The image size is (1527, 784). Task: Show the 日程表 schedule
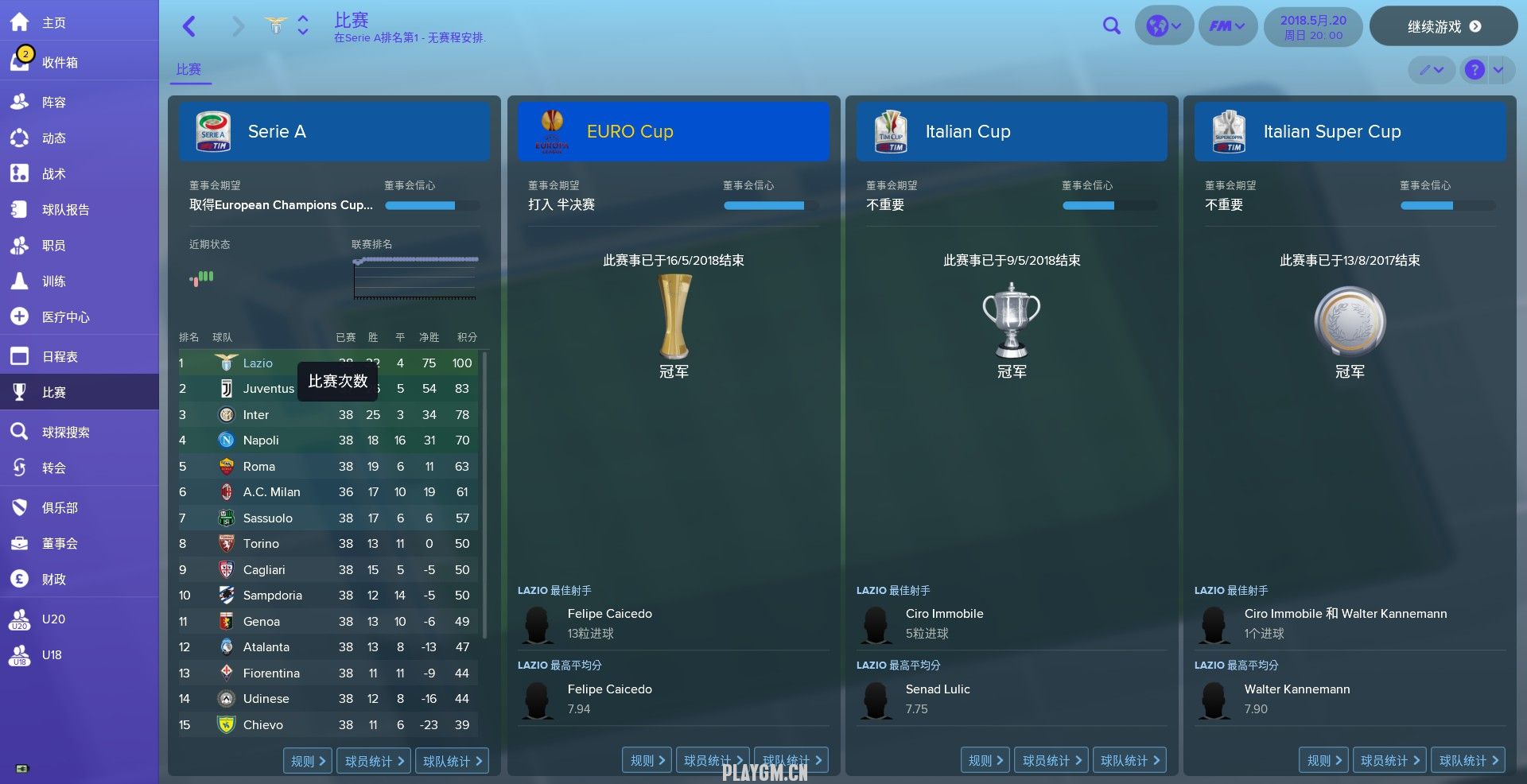point(60,356)
